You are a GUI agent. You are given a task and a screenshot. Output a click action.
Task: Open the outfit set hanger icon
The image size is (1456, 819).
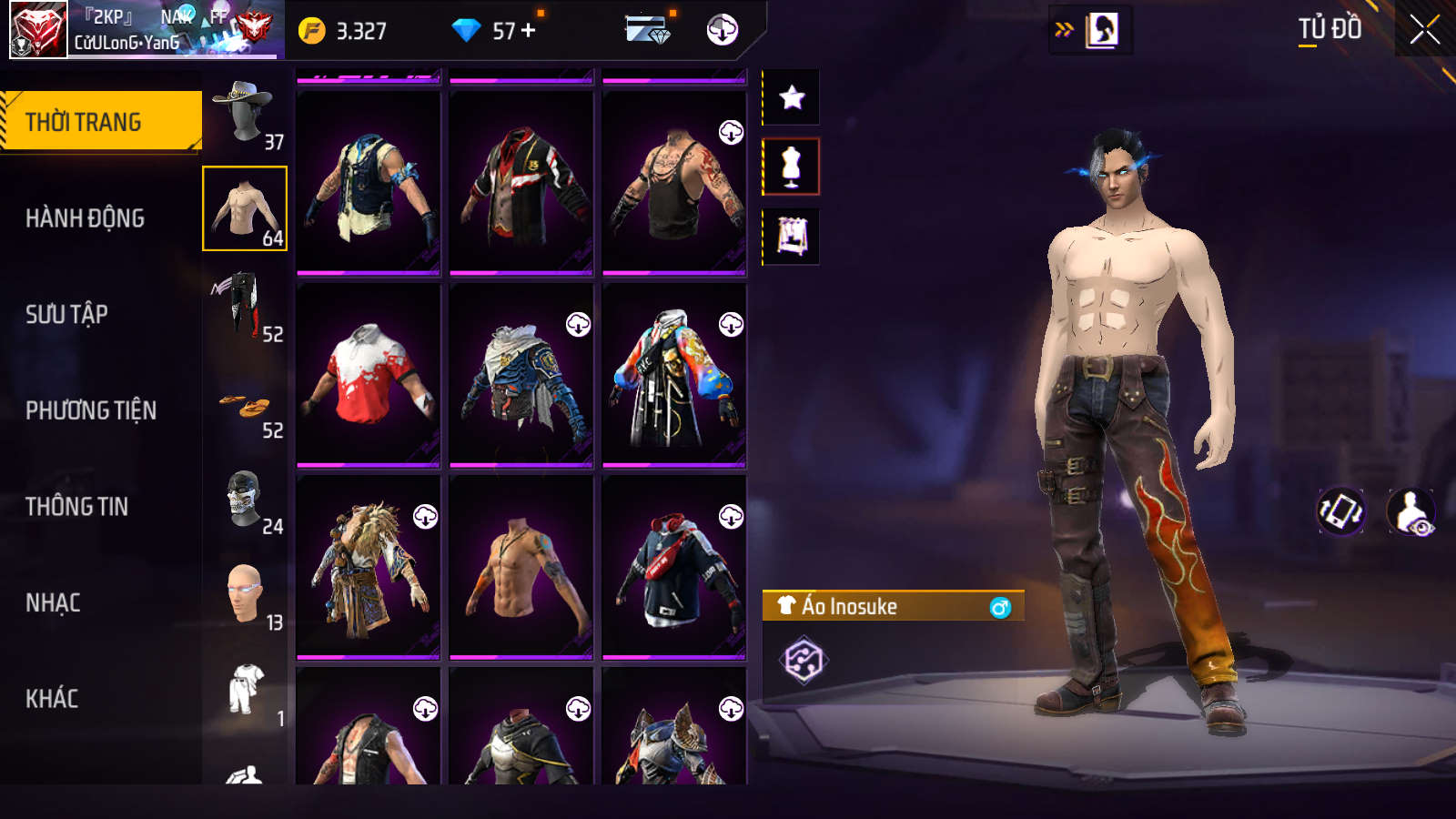[792, 237]
